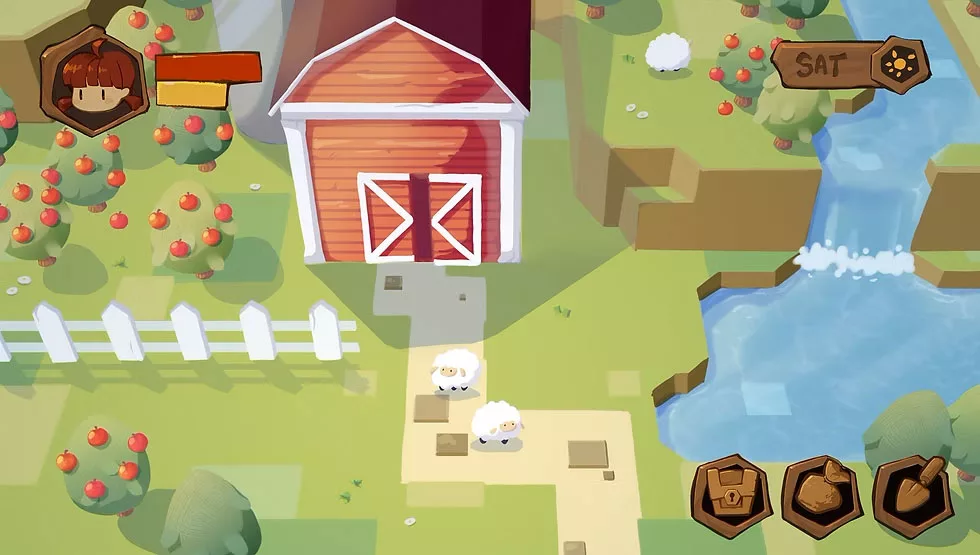Viewport: 980px width, 555px height.
Task: Choose the trowel digging tool
Action: pyautogui.click(x=912, y=496)
